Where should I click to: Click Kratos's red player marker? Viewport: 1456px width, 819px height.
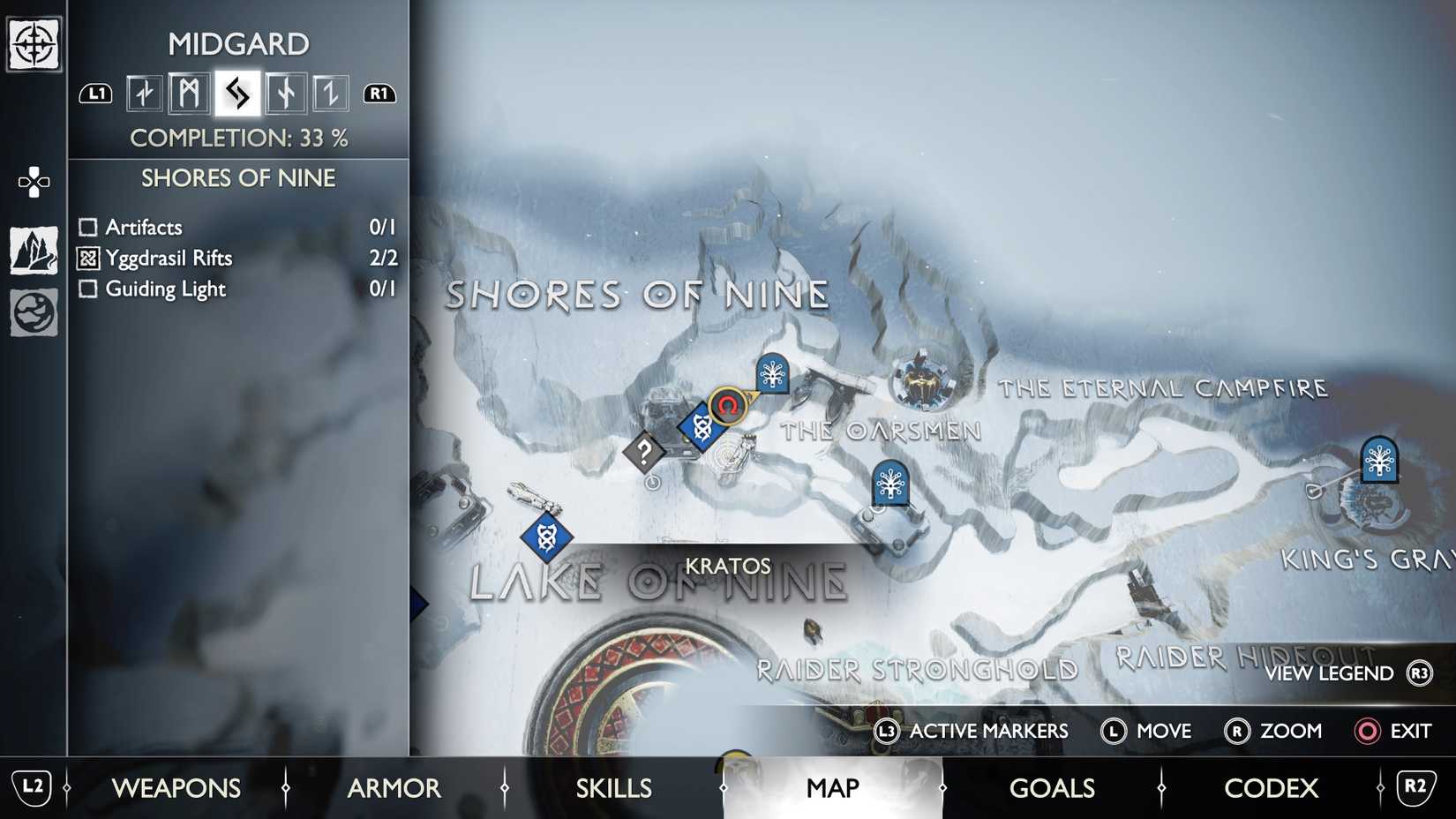(x=728, y=406)
